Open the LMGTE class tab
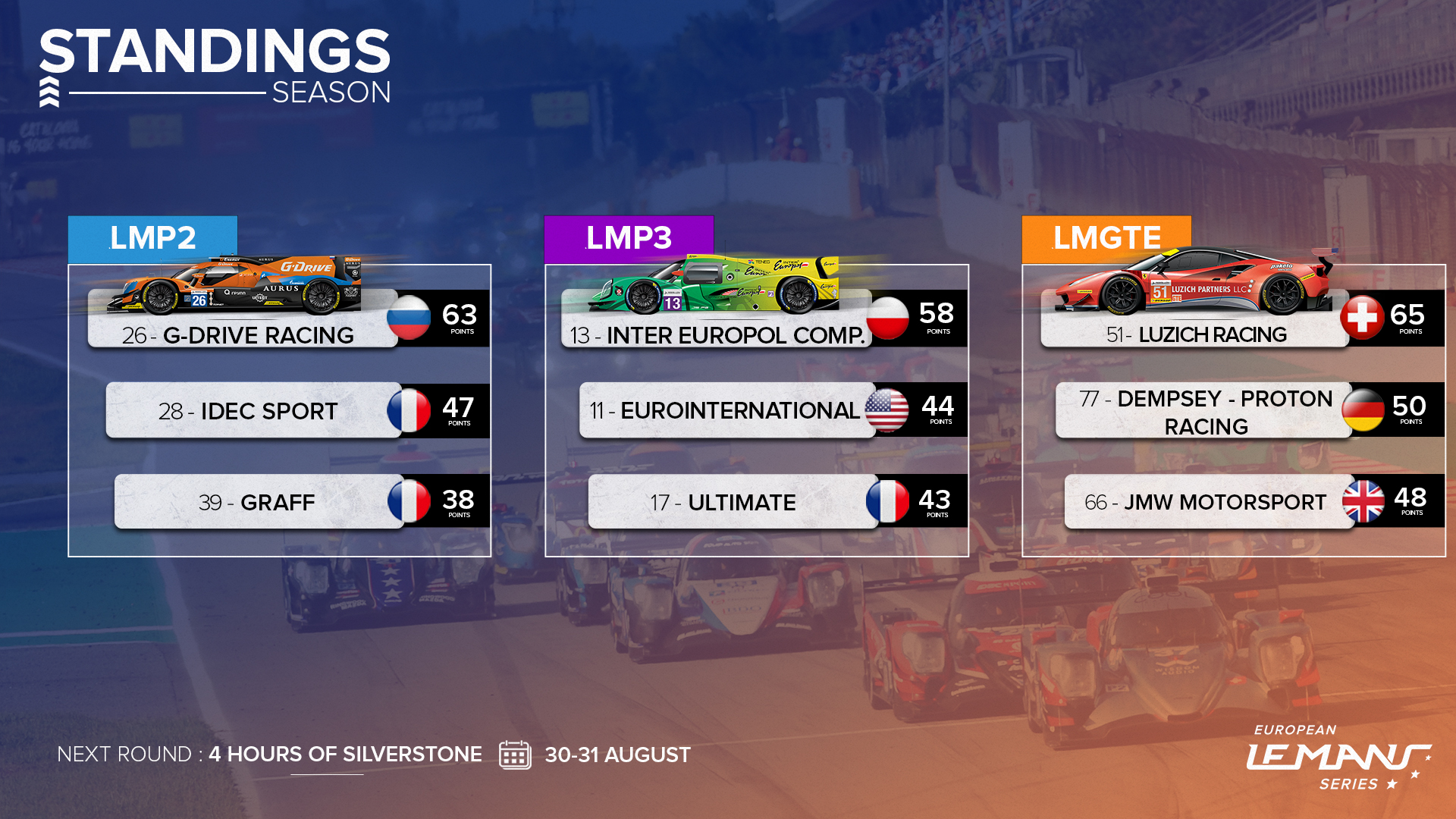The image size is (1456, 819). [1106, 238]
